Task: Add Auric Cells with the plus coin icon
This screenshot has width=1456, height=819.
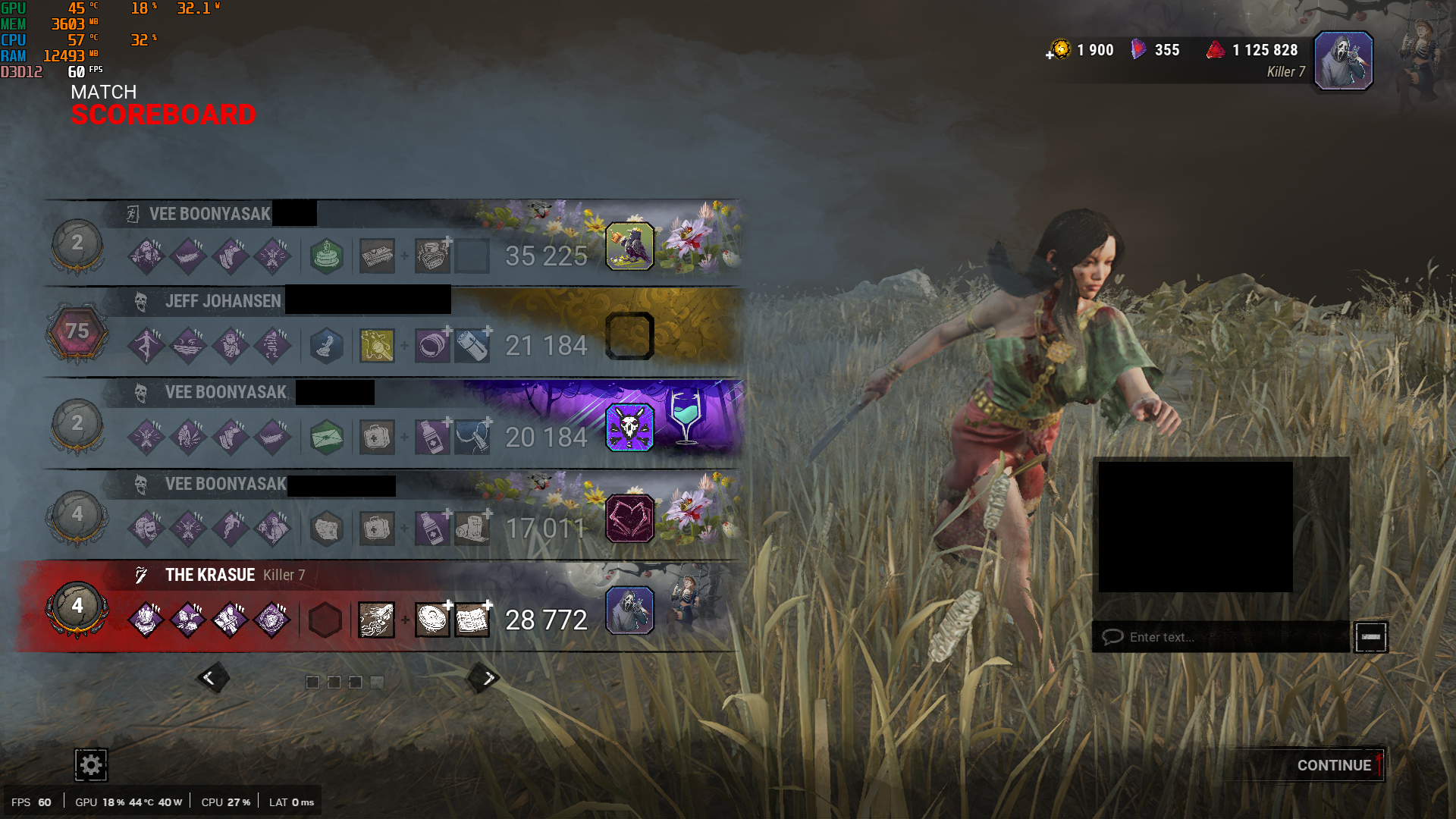Action: [1059, 51]
